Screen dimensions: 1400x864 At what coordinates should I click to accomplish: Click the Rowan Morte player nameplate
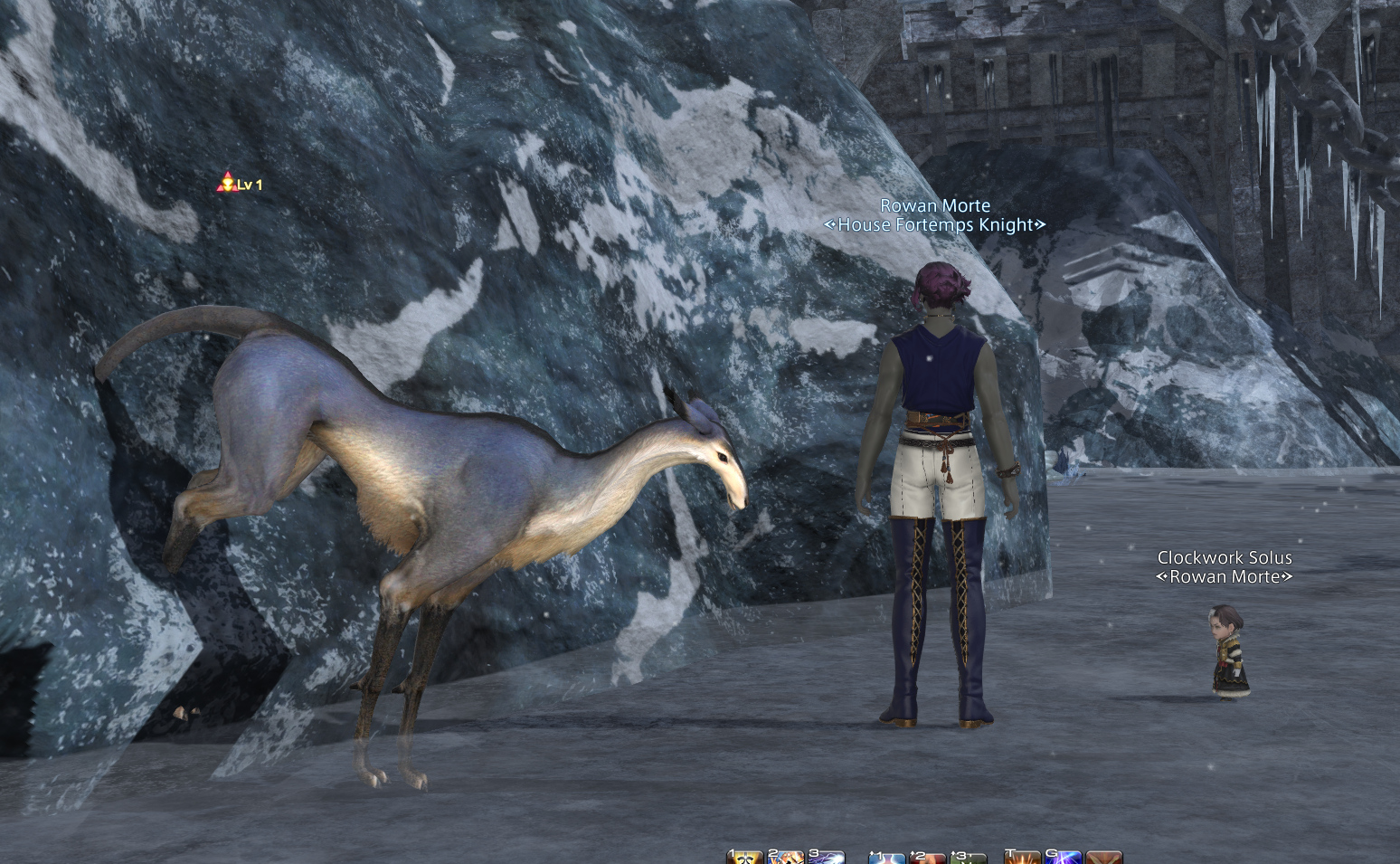pos(935,206)
